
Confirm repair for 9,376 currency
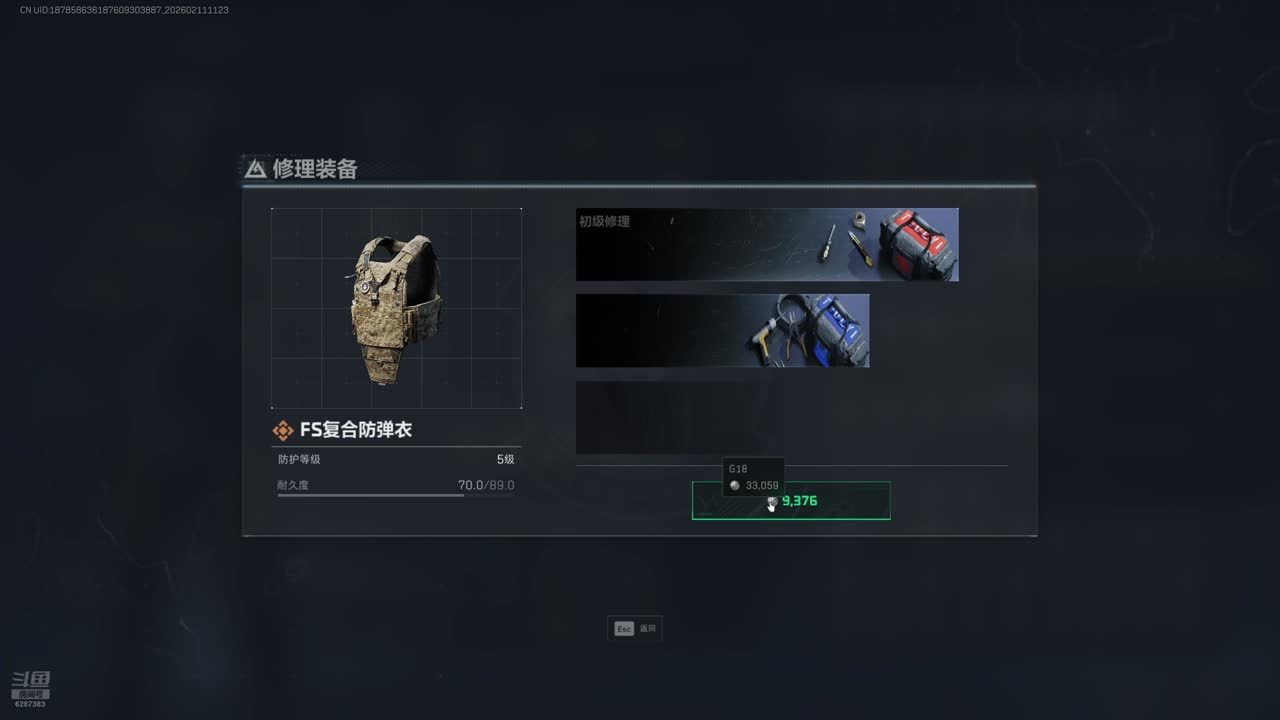791,501
